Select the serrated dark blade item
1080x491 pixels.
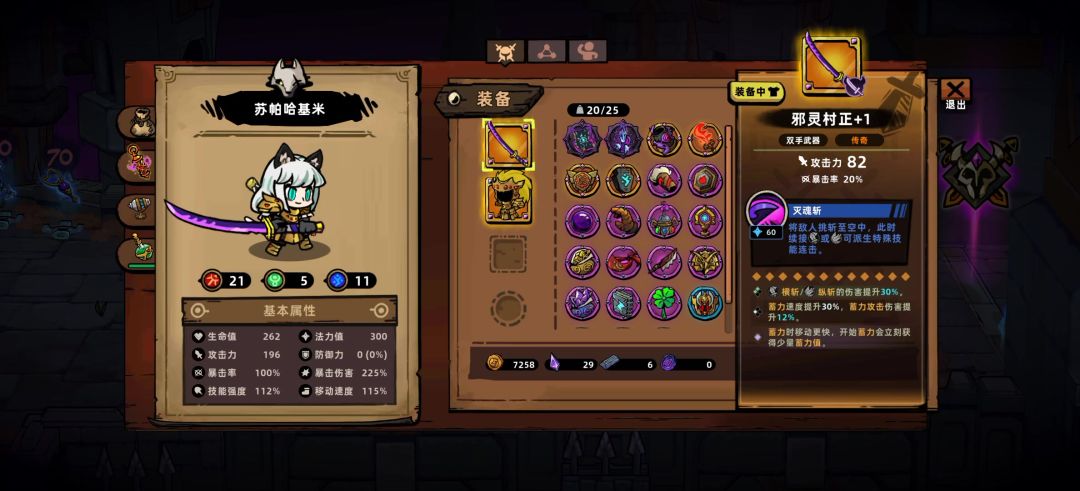tap(664, 262)
